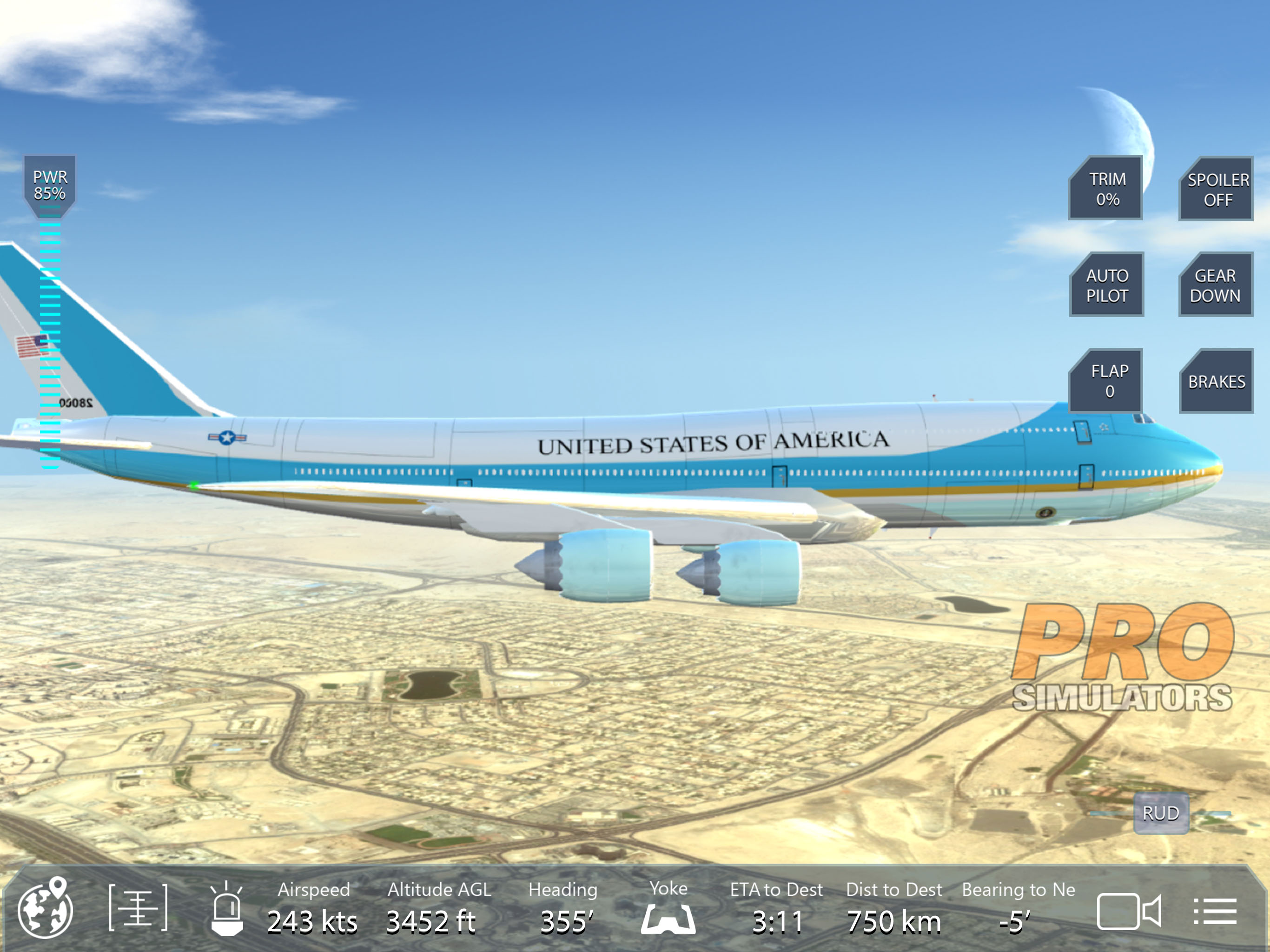Viewport: 1270px width, 952px height.
Task: Click the RUD rudder slider handle
Action: coord(1160,813)
